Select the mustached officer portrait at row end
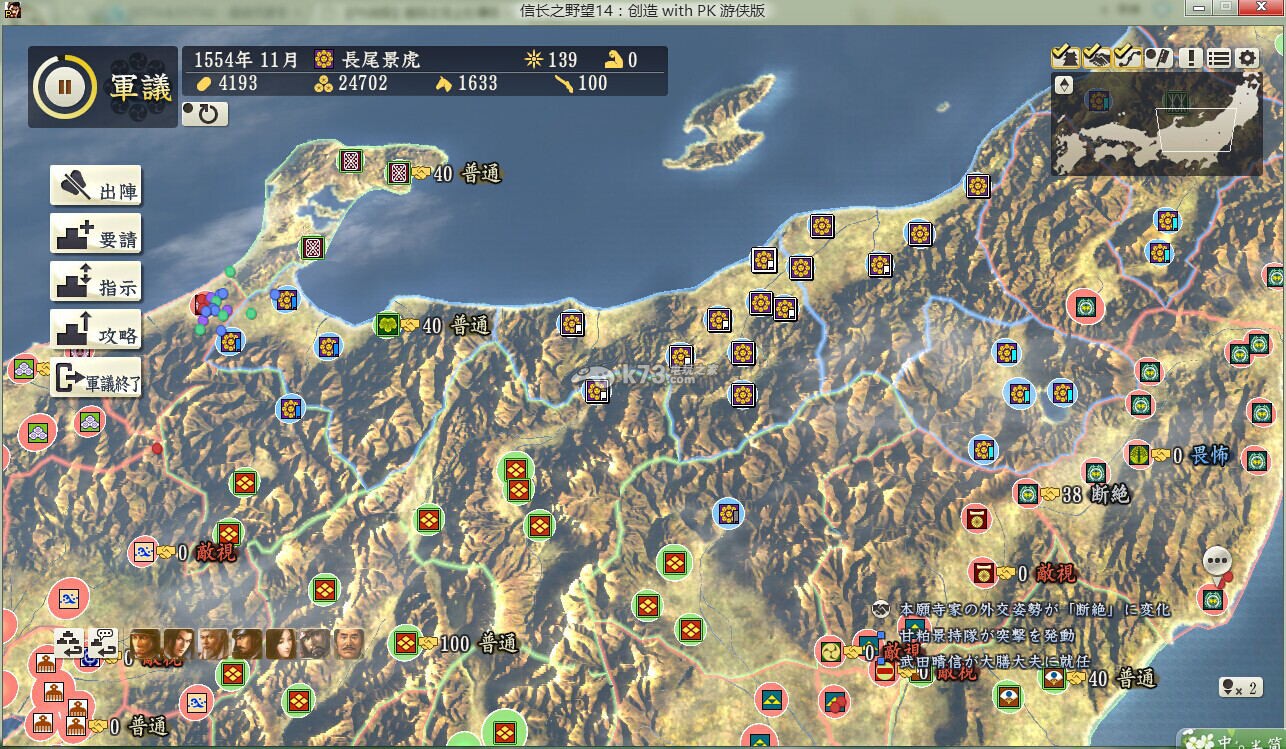This screenshot has width=1286, height=749. pyautogui.click(x=348, y=644)
